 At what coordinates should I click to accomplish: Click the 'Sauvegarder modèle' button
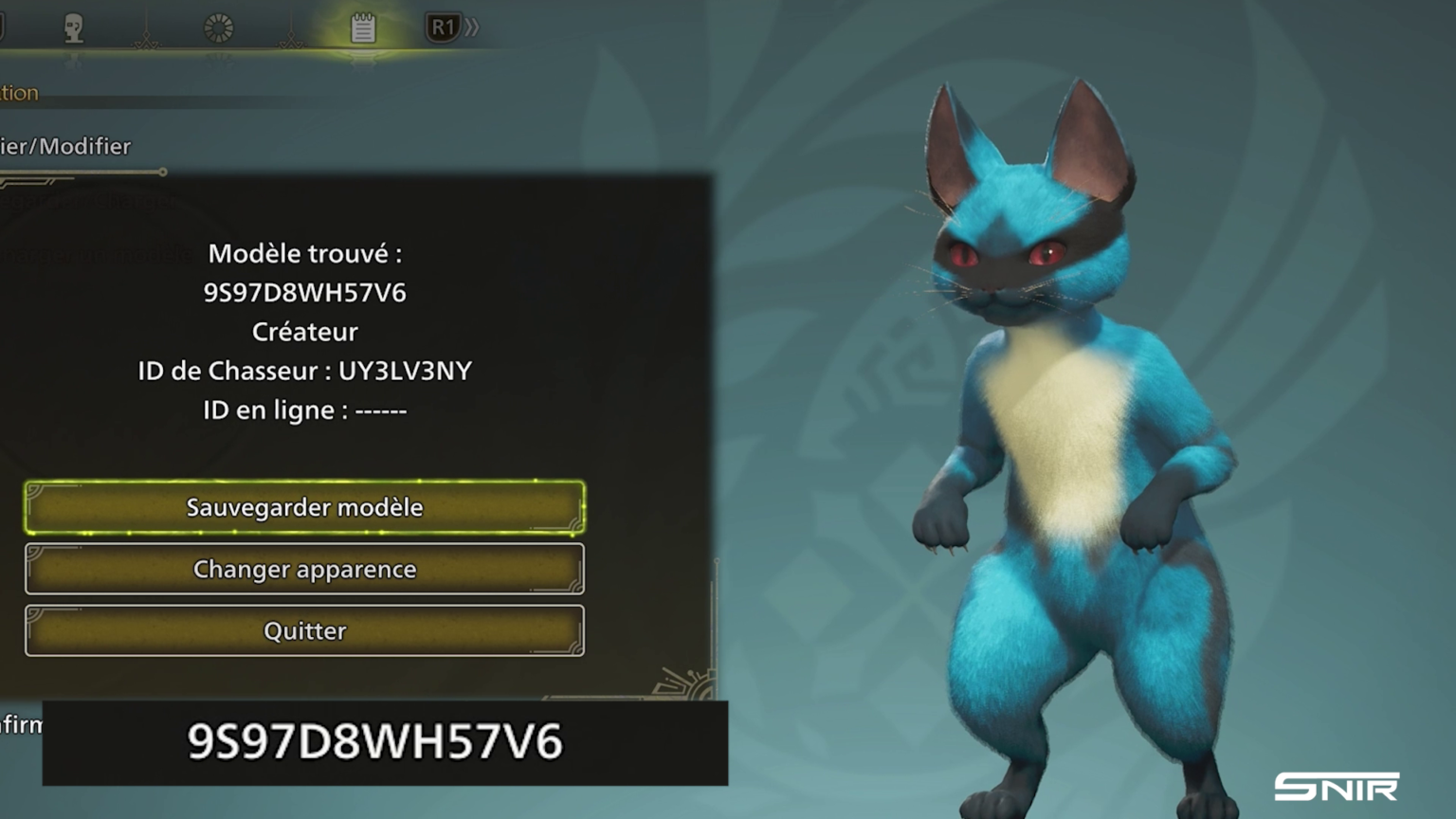pos(303,507)
